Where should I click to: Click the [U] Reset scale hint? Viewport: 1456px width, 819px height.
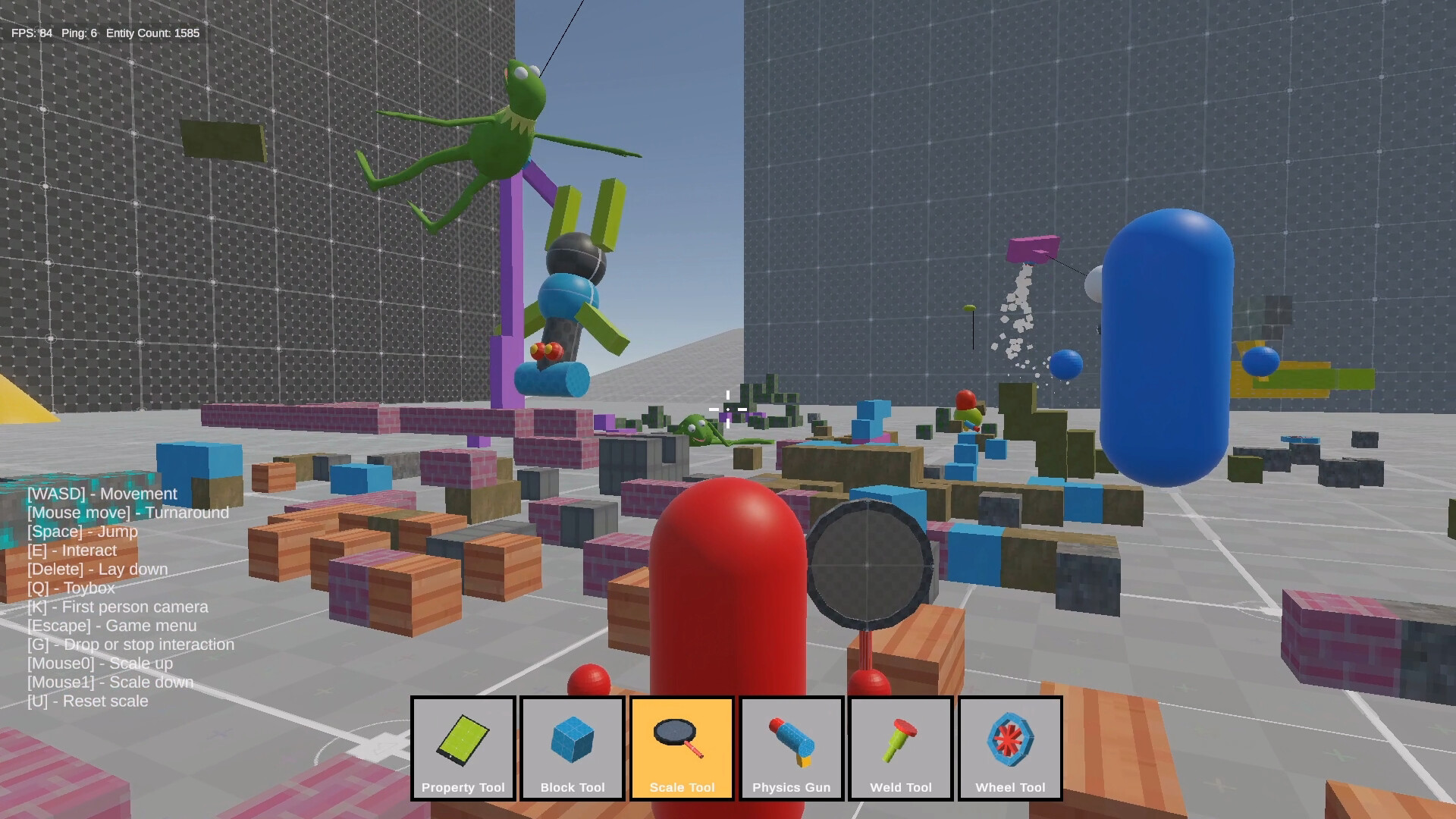[87, 701]
